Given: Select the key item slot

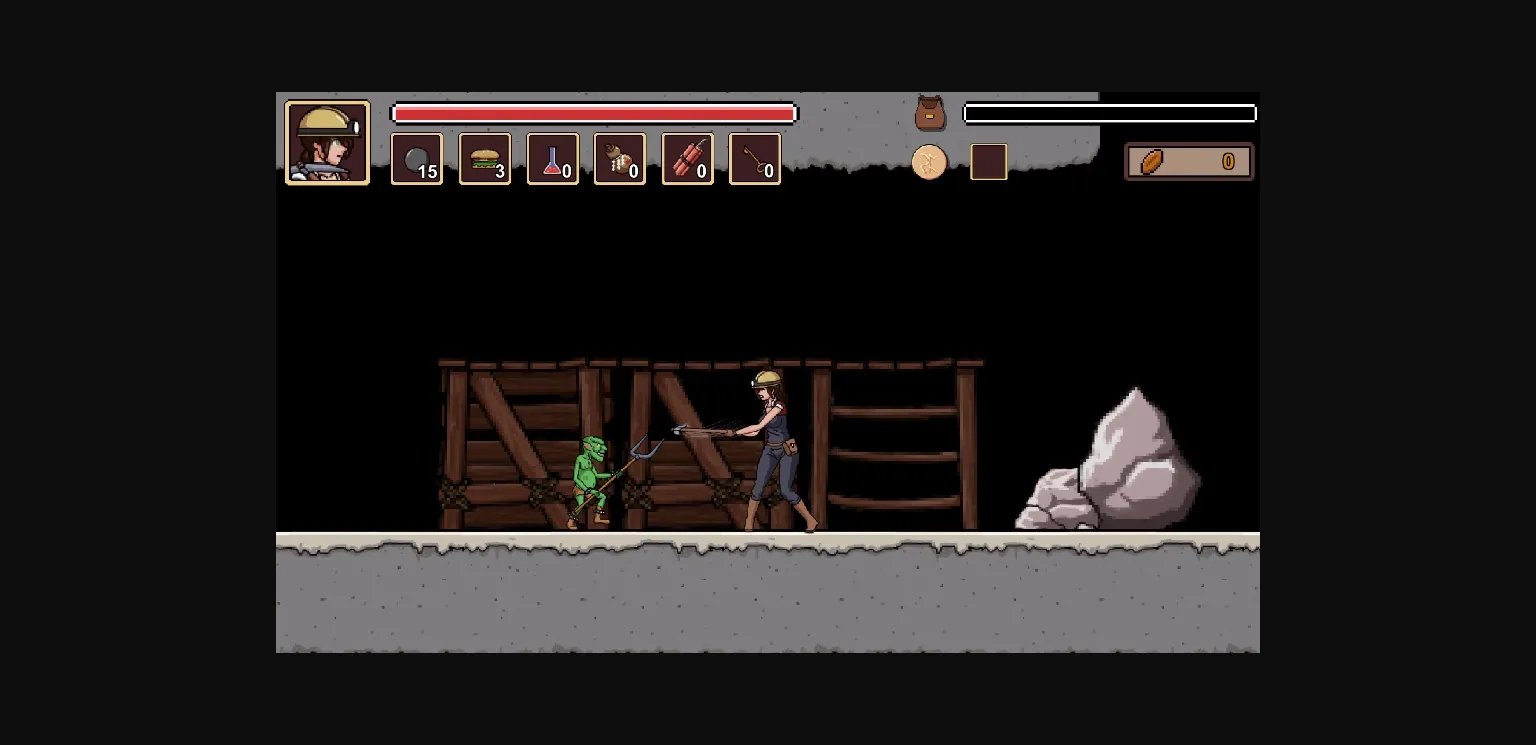Looking at the screenshot, I should pyautogui.click(x=755, y=159).
